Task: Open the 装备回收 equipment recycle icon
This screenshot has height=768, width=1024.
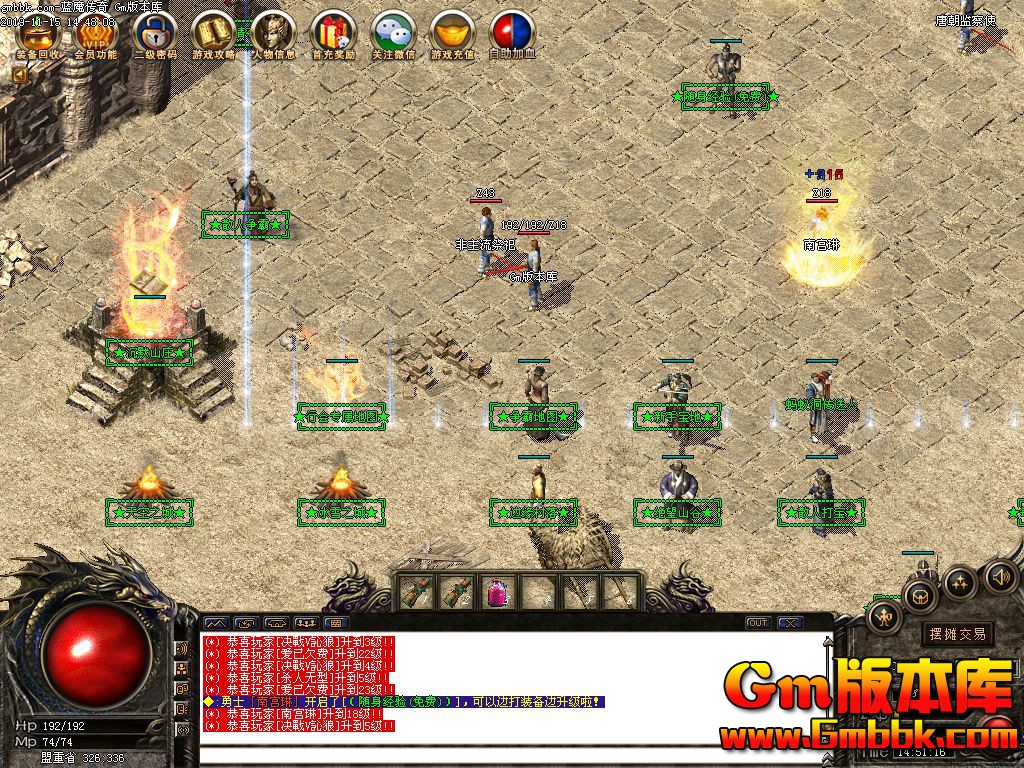Action: coord(38,35)
